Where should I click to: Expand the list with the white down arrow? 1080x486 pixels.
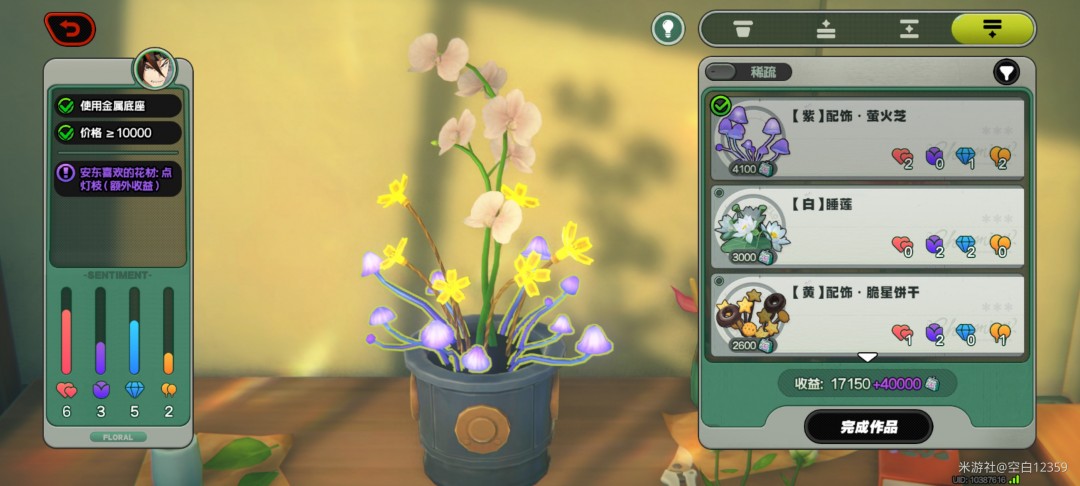coord(867,357)
